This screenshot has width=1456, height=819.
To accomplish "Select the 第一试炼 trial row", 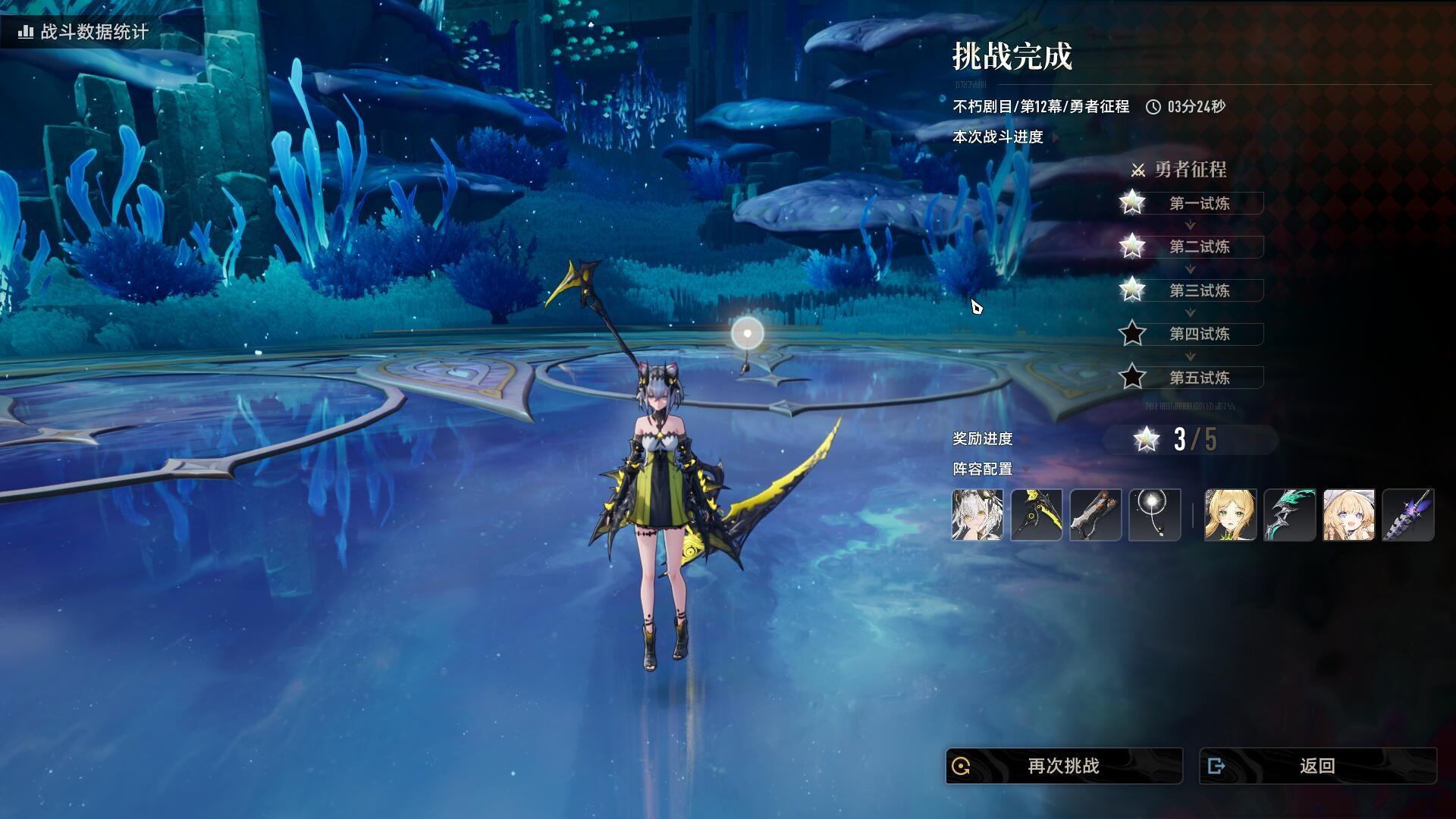I will coord(1199,203).
